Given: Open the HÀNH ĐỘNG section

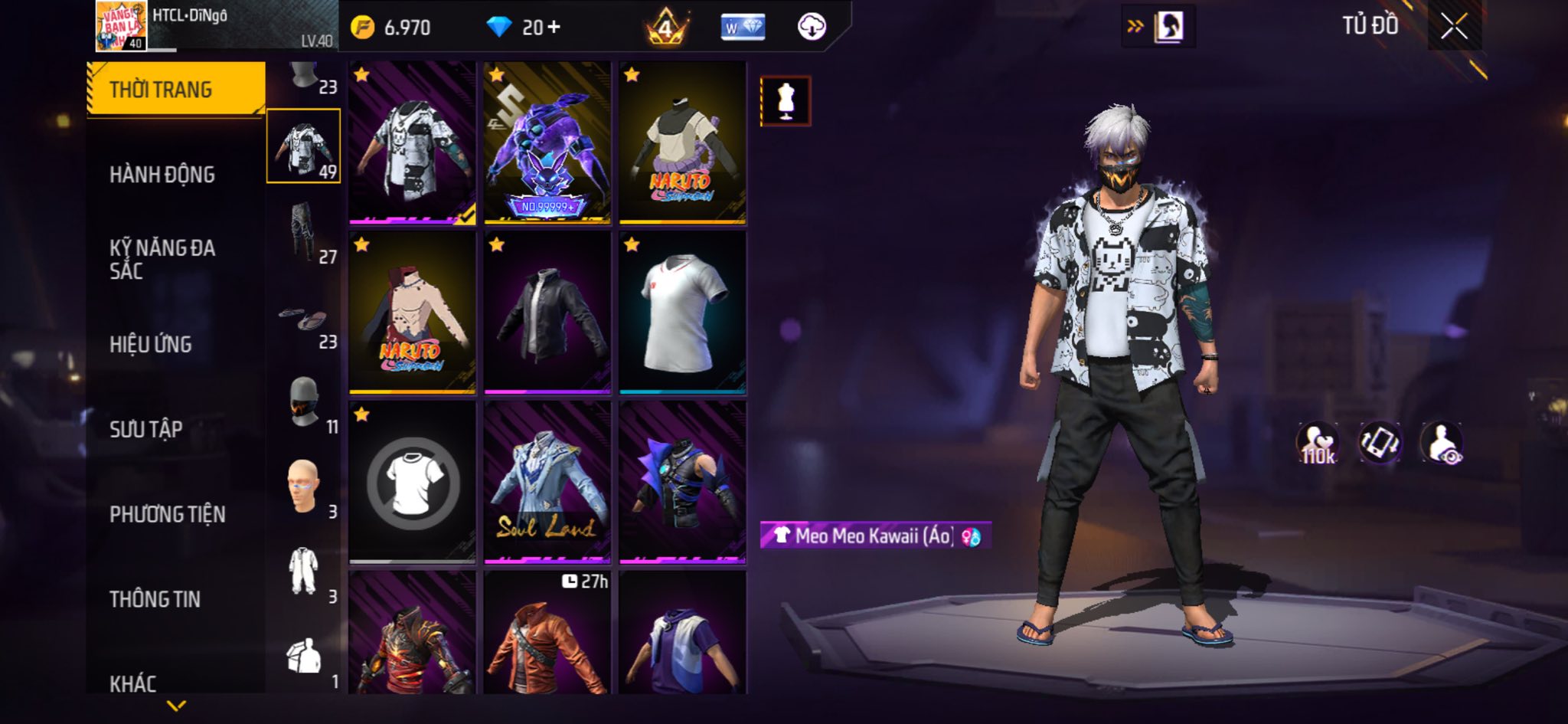Looking at the screenshot, I should 162,175.
